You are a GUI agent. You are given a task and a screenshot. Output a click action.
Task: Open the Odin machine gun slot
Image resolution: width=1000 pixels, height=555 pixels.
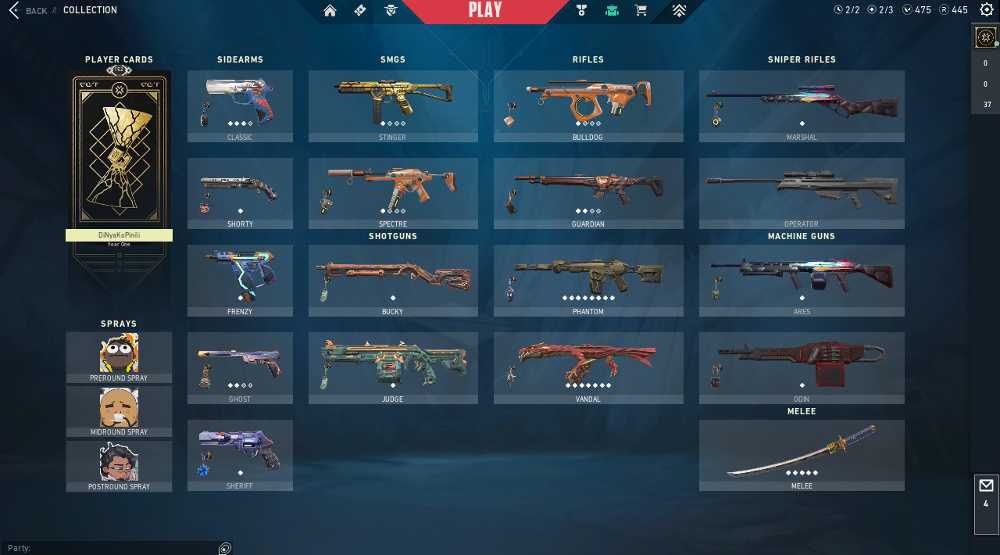coord(801,368)
